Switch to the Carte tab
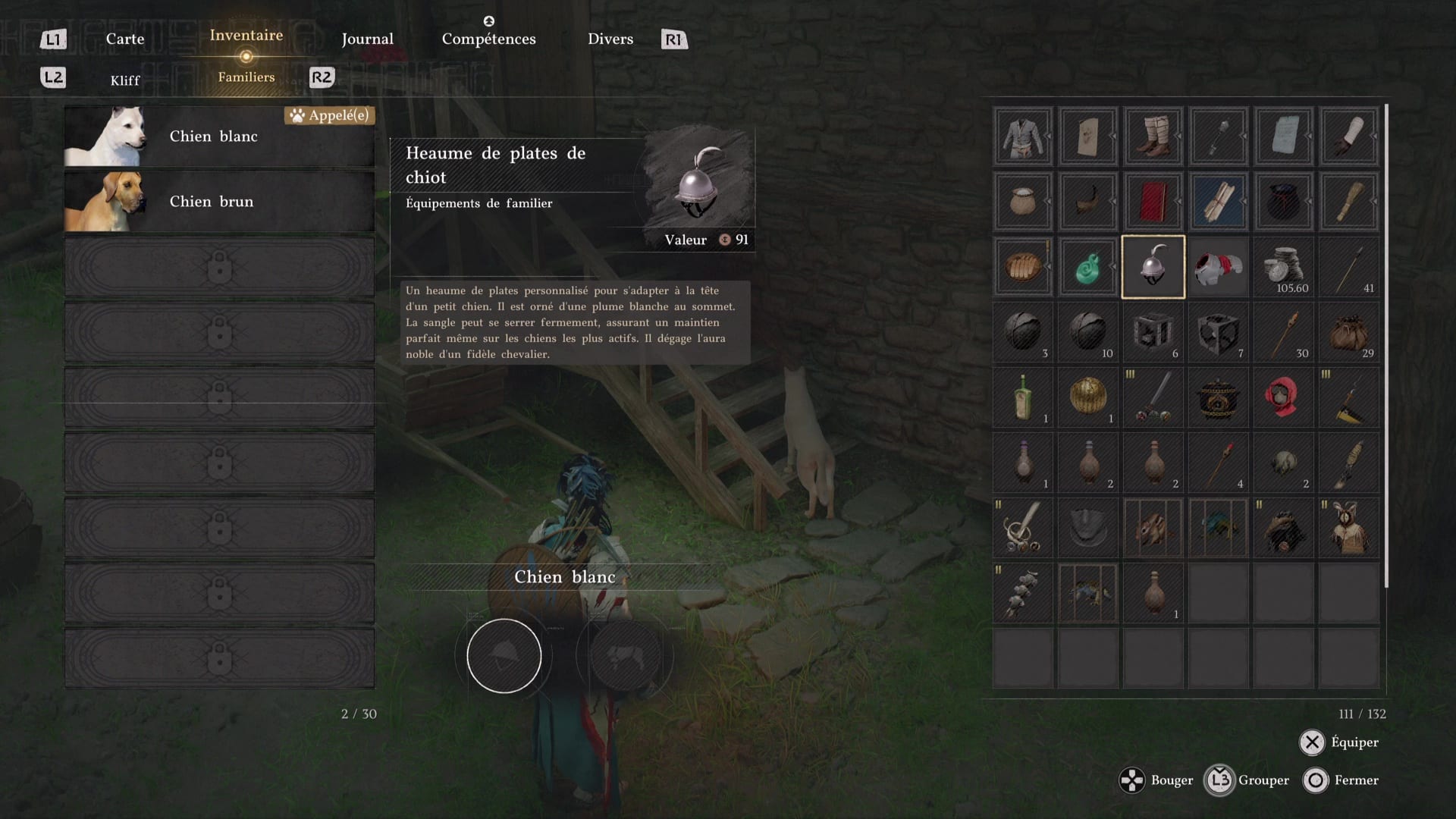 pyautogui.click(x=125, y=39)
